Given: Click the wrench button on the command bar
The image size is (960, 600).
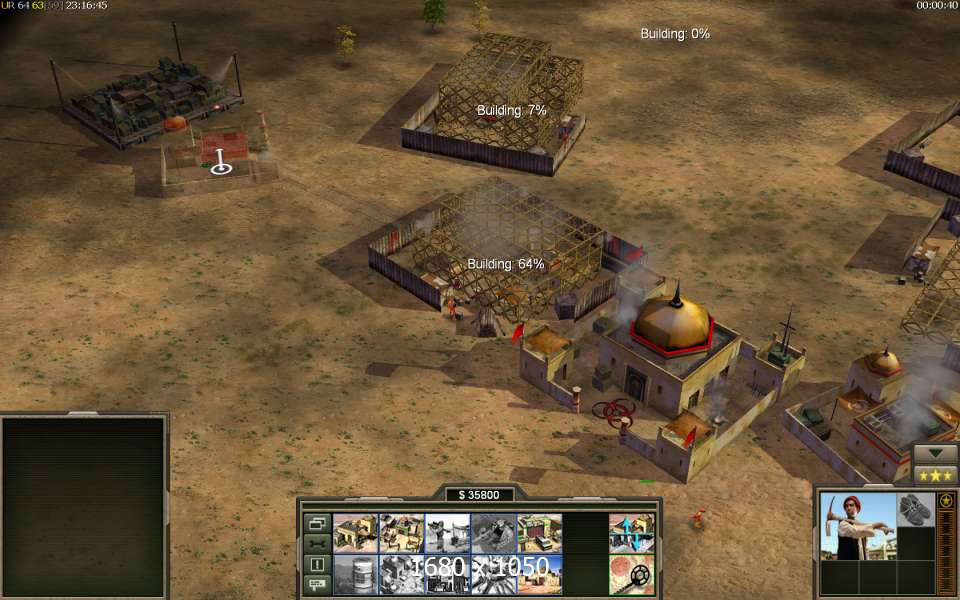Looking at the screenshot, I should coord(317,543).
